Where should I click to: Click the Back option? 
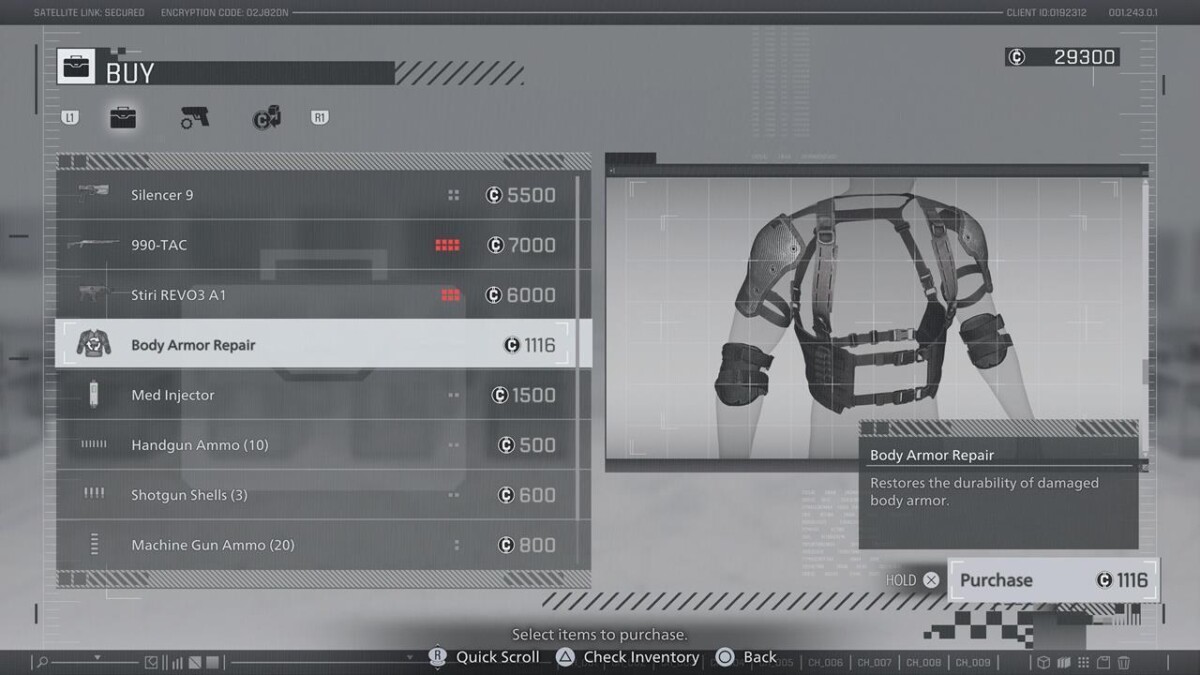(x=747, y=657)
